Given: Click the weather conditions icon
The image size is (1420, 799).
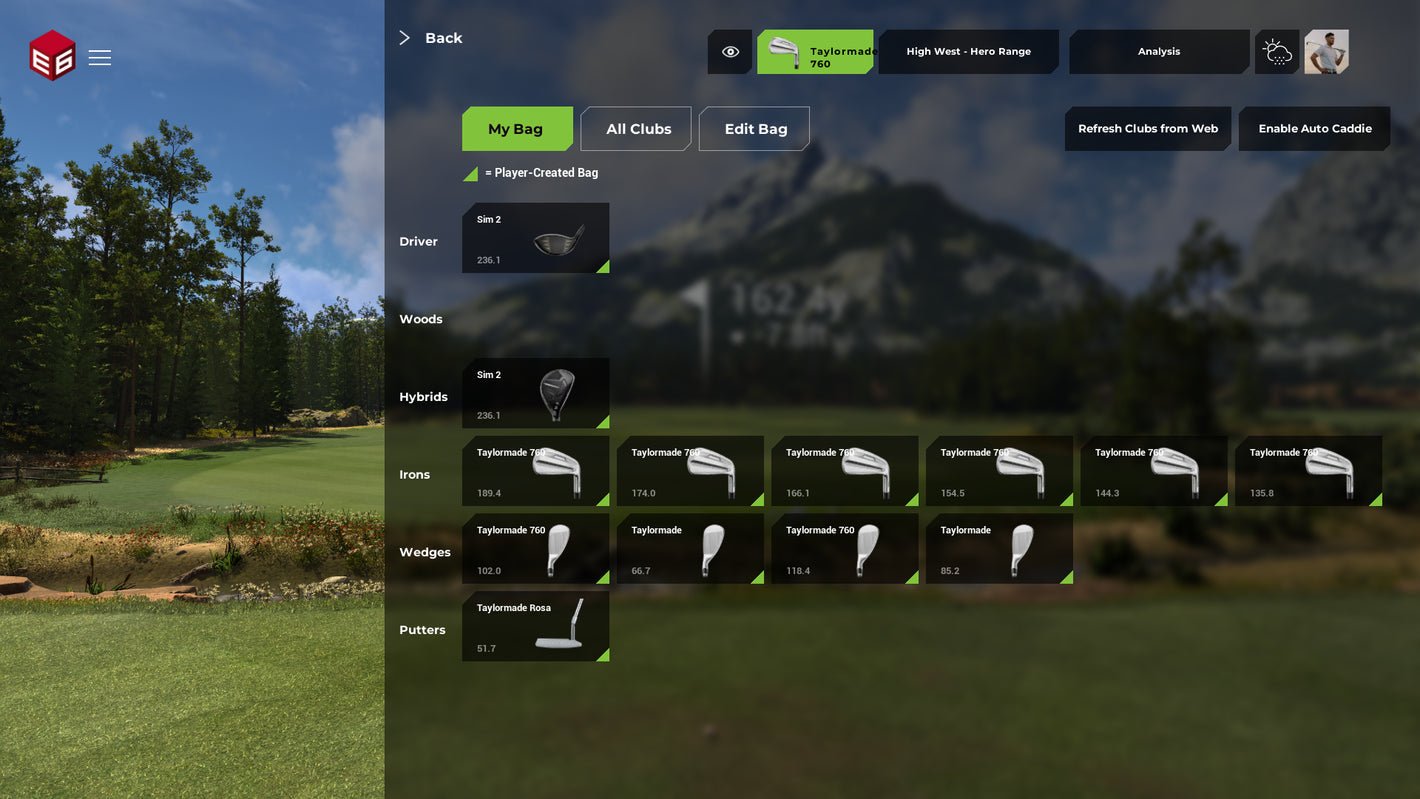Looking at the screenshot, I should pyautogui.click(x=1276, y=51).
